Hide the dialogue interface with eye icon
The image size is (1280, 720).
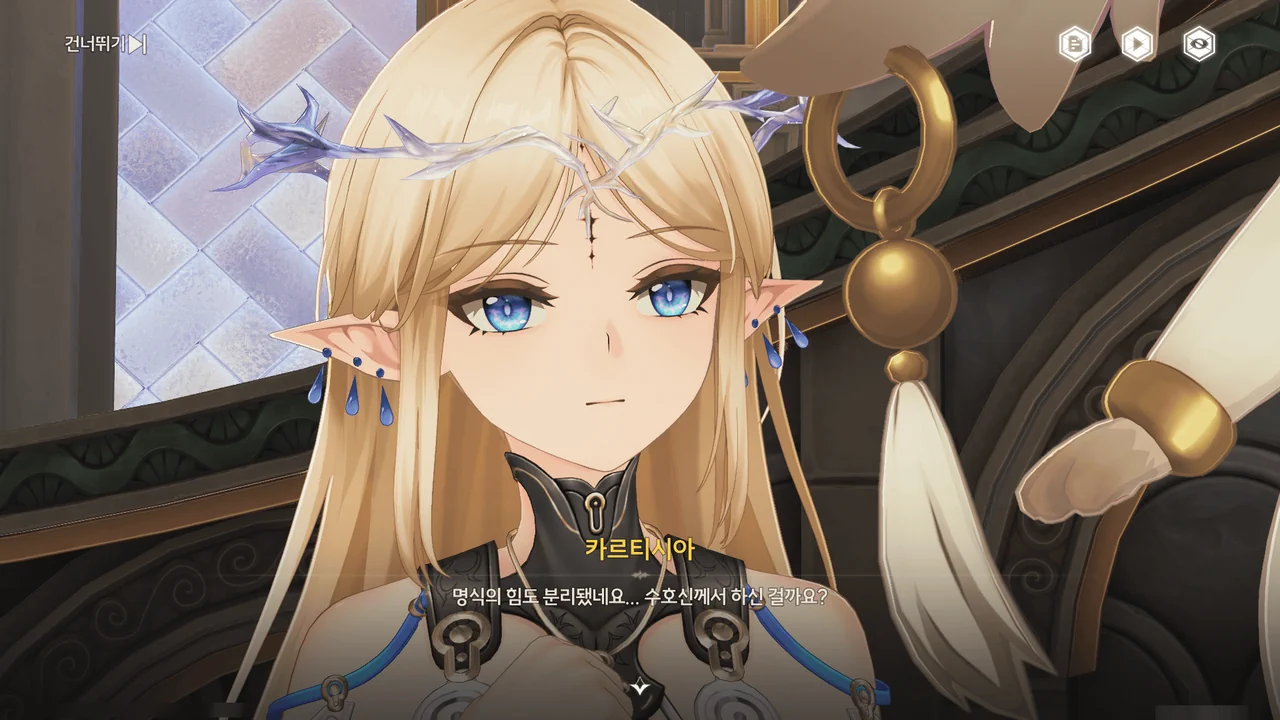[x=1199, y=44]
